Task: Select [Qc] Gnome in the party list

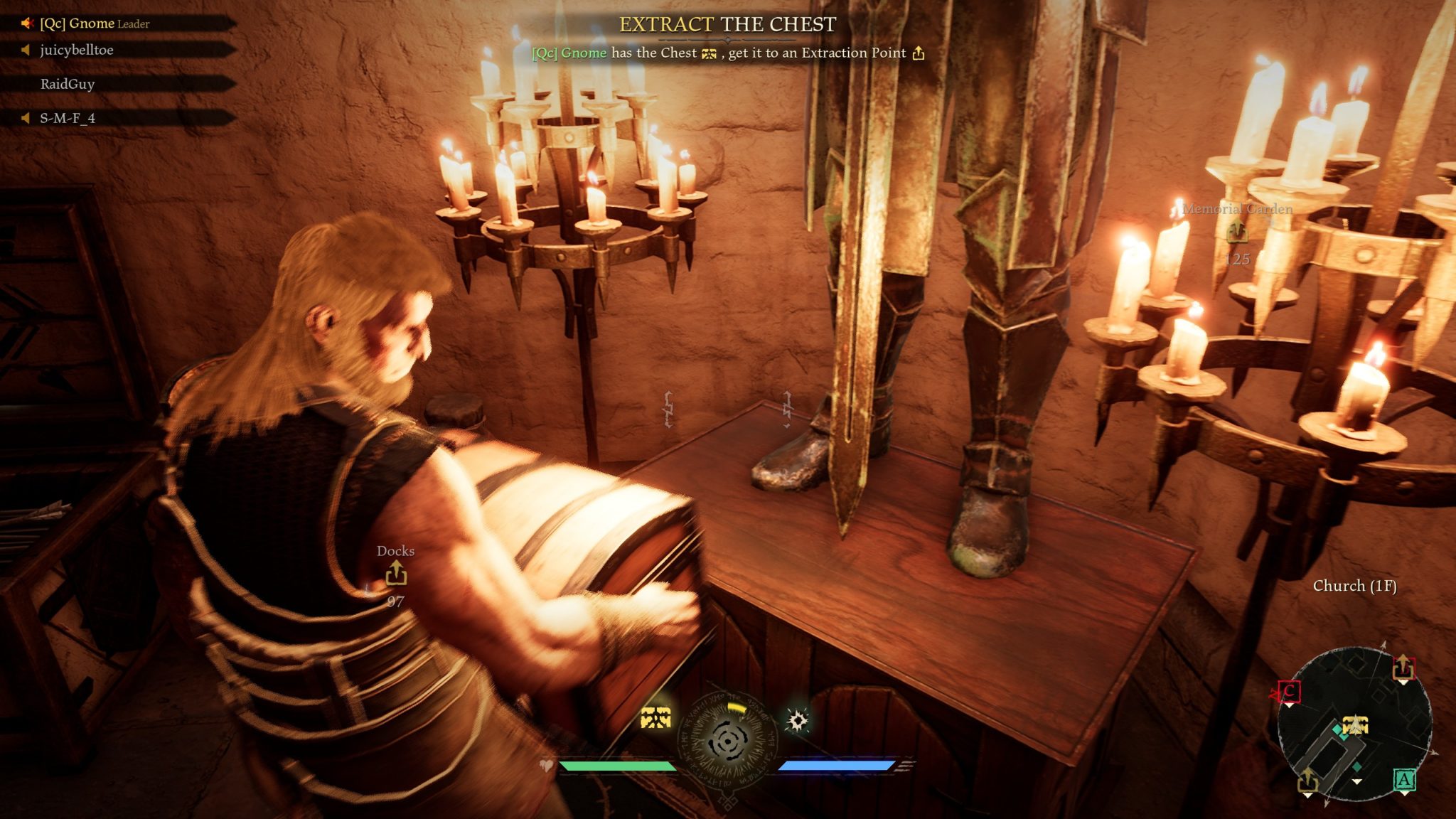Action: [x=95, y=23]
